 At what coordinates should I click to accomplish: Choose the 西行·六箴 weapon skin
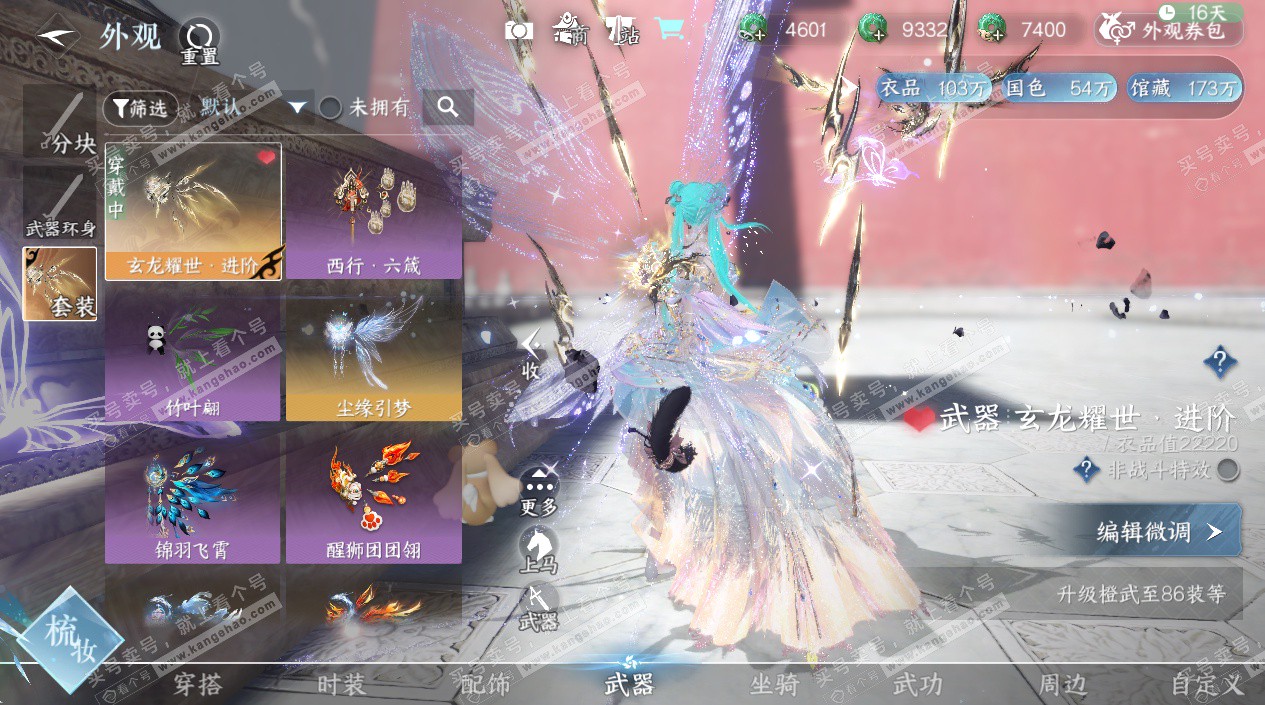coord(373,211)
